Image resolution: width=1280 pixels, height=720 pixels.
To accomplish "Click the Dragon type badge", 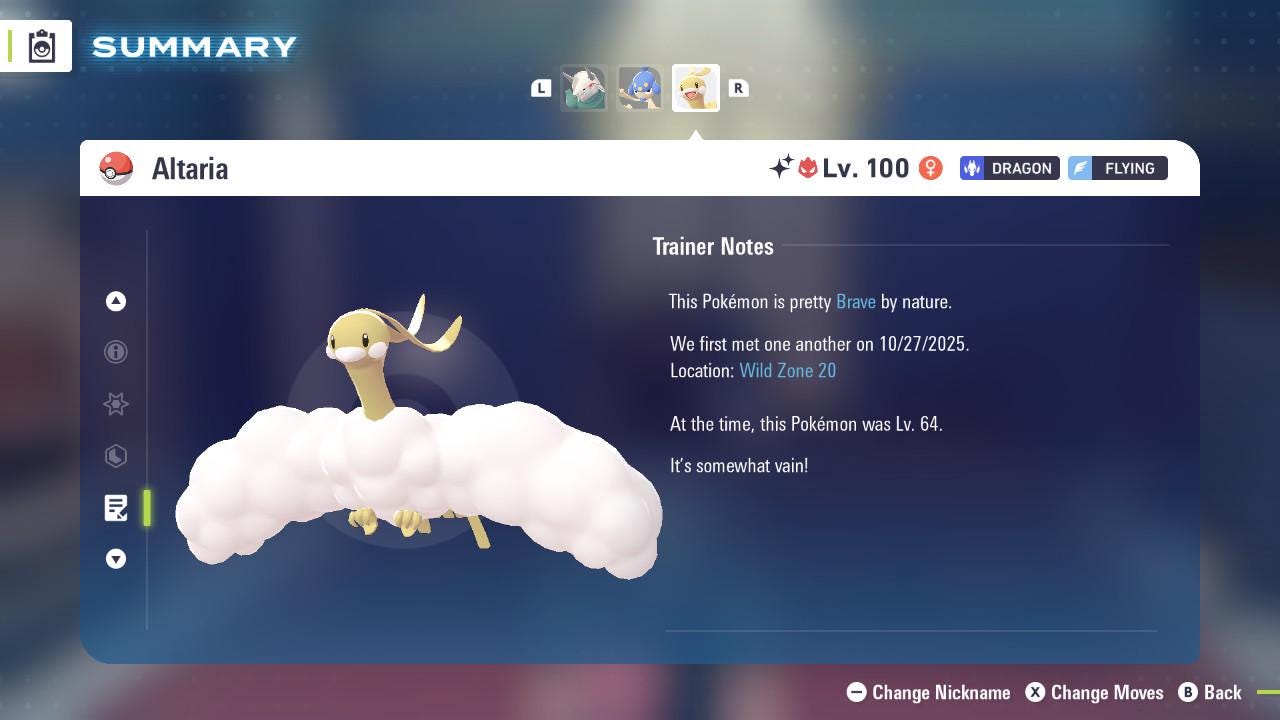I will (x=1009, y=168).
